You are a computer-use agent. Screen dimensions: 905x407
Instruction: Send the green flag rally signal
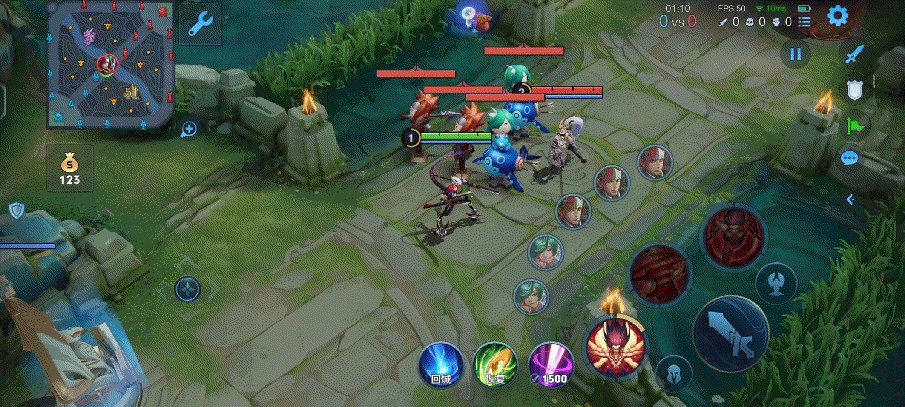[855, 126]
